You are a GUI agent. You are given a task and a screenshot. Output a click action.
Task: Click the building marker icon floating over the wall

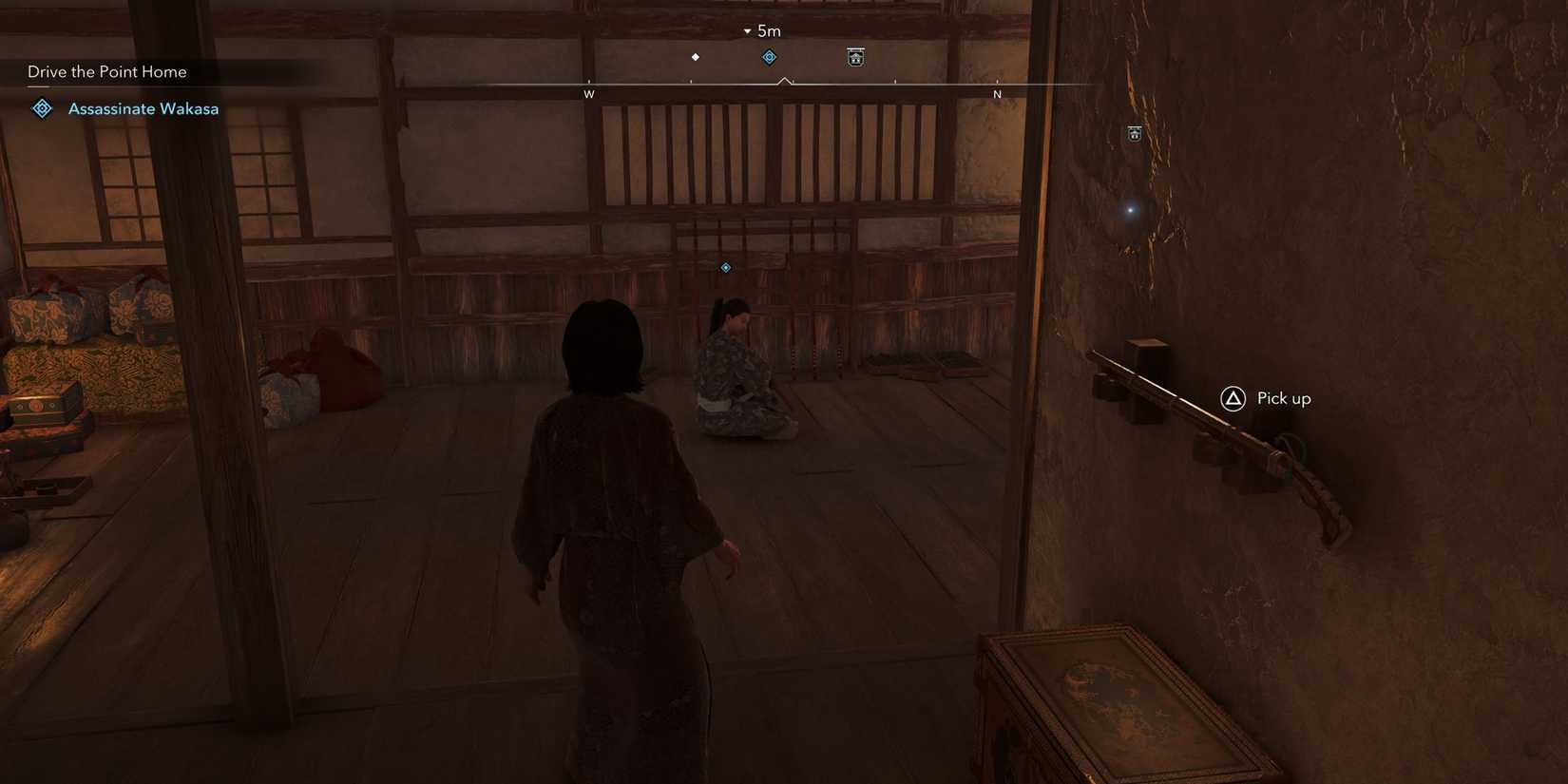coord(1135,133)
